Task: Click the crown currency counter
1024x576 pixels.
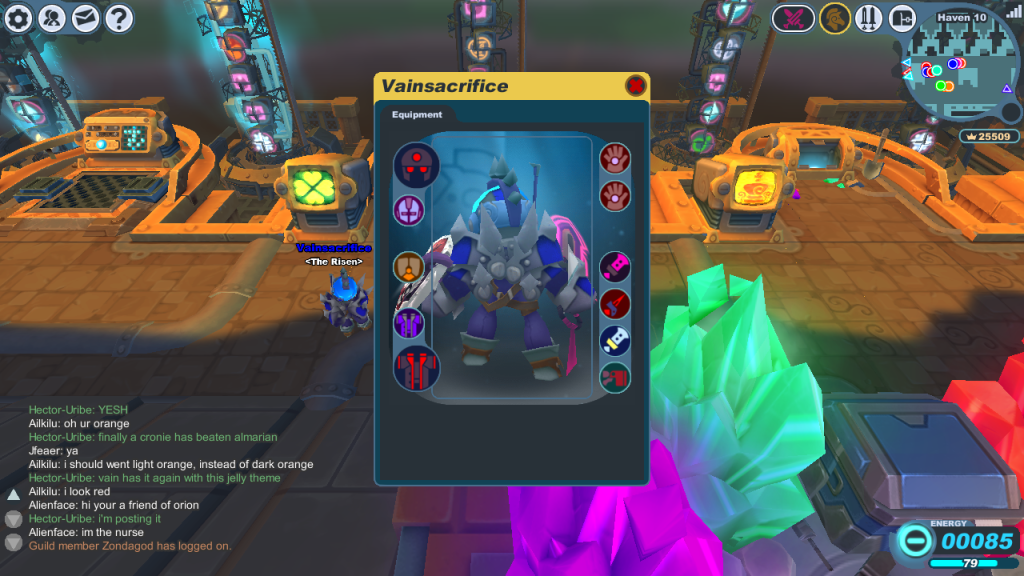Action: click(x=988, y=136)
